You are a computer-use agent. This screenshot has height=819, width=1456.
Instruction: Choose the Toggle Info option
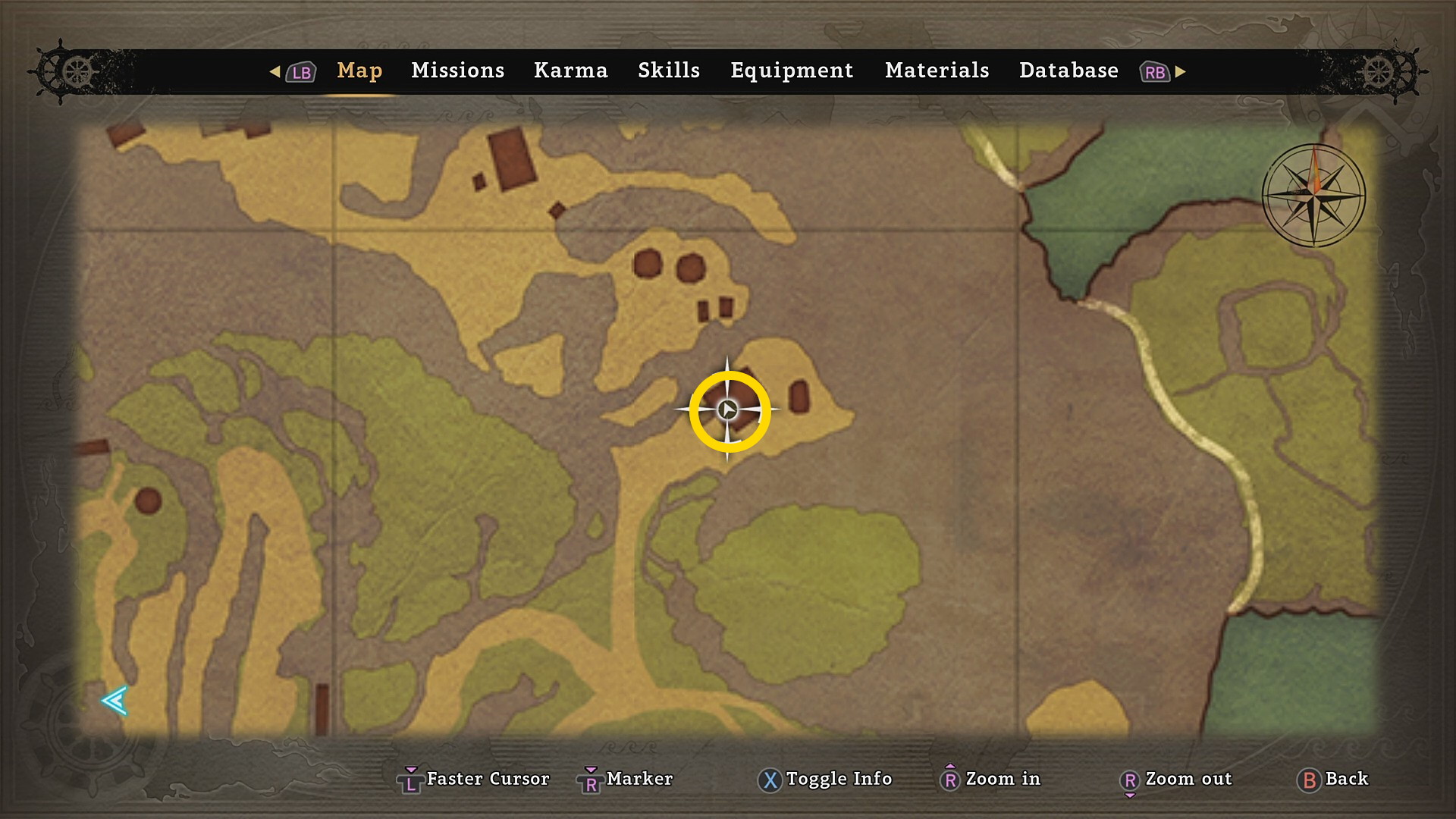tap(825, 779)
